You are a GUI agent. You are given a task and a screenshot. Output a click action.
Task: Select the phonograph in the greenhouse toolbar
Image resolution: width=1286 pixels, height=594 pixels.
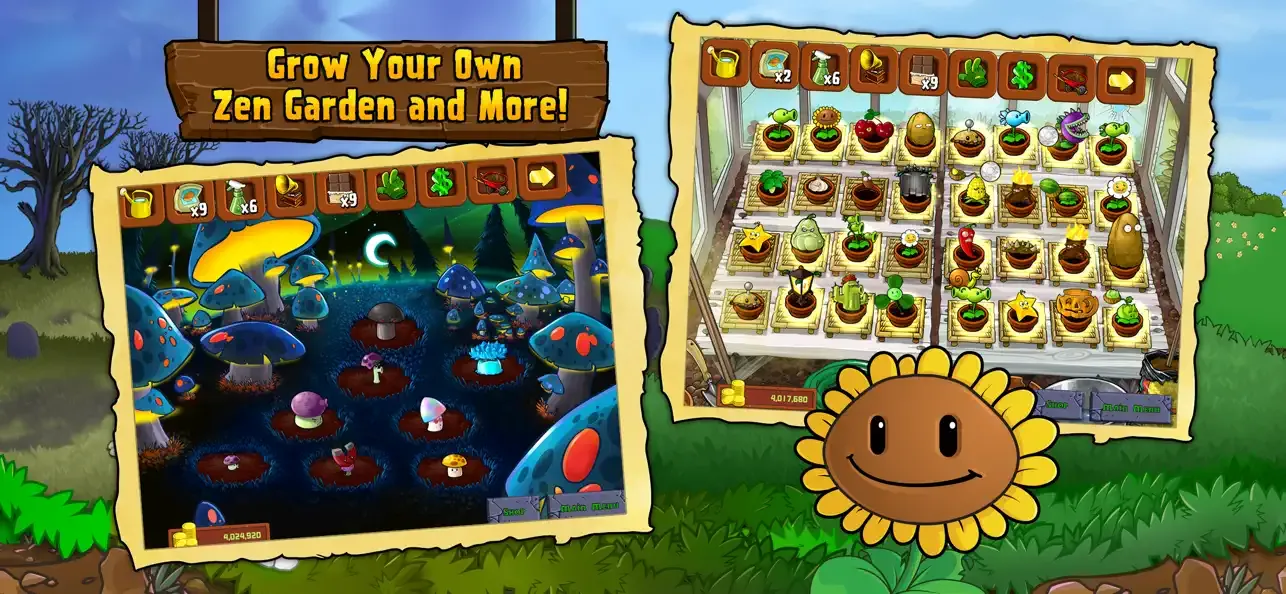(871, 69)
